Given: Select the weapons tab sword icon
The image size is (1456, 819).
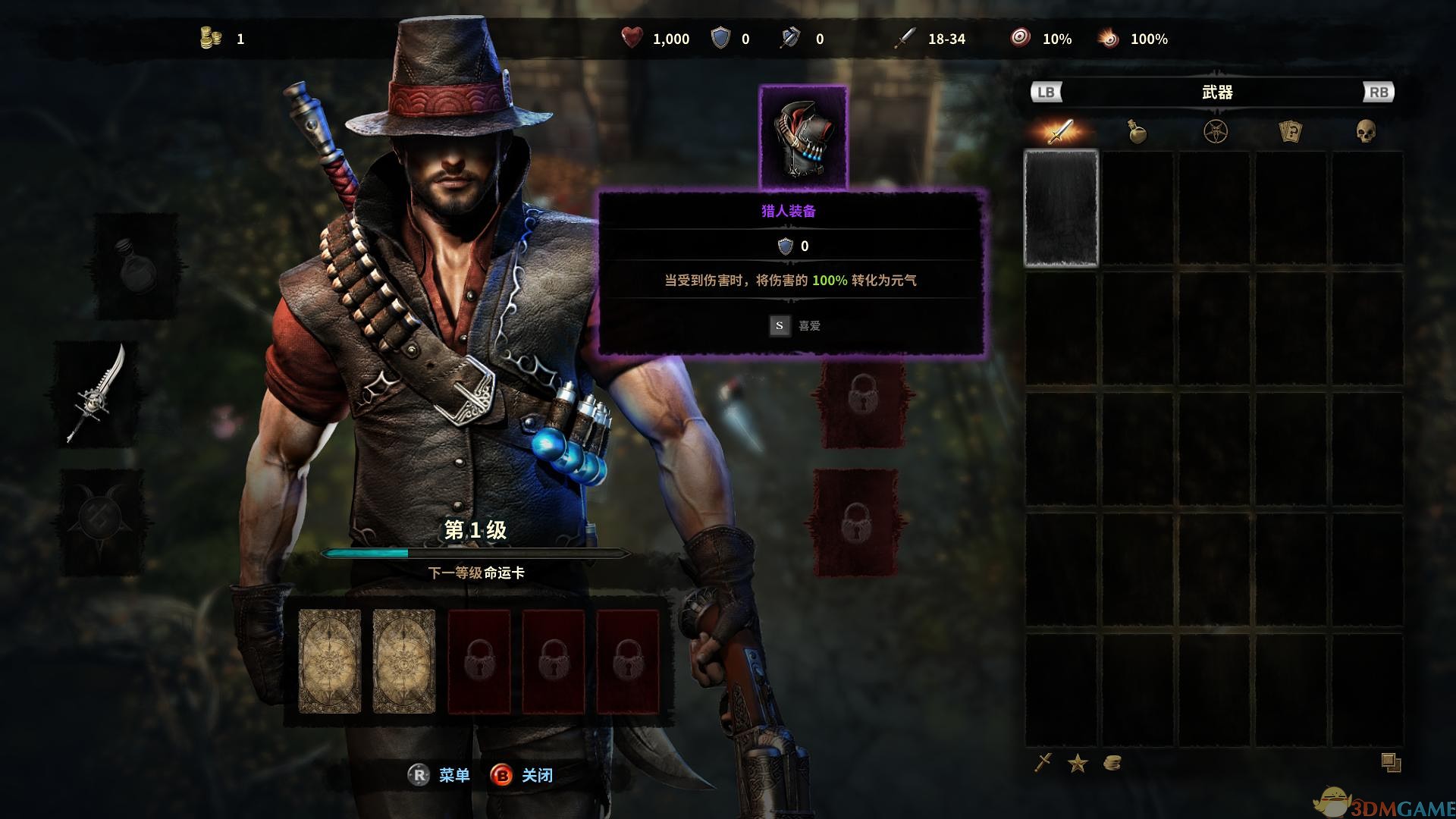Looking at the screenshot, I should pyautogui.click(x=1060, y=132).
